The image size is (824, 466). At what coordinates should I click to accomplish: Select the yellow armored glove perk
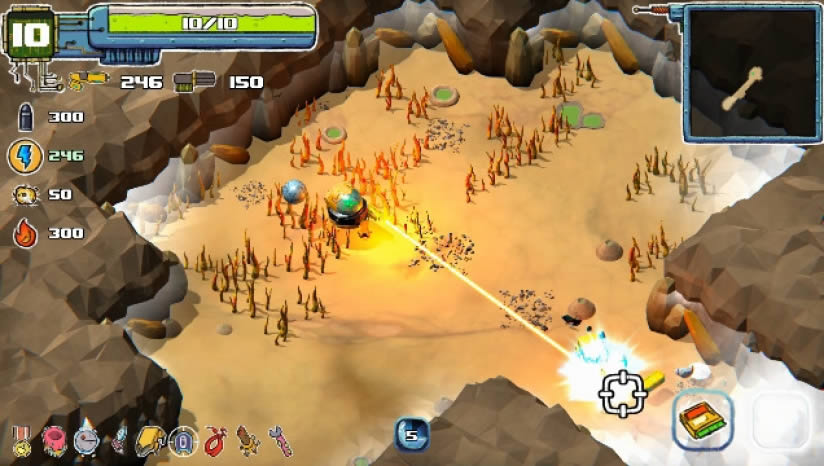pyautogui.click(x=150, y=439)
